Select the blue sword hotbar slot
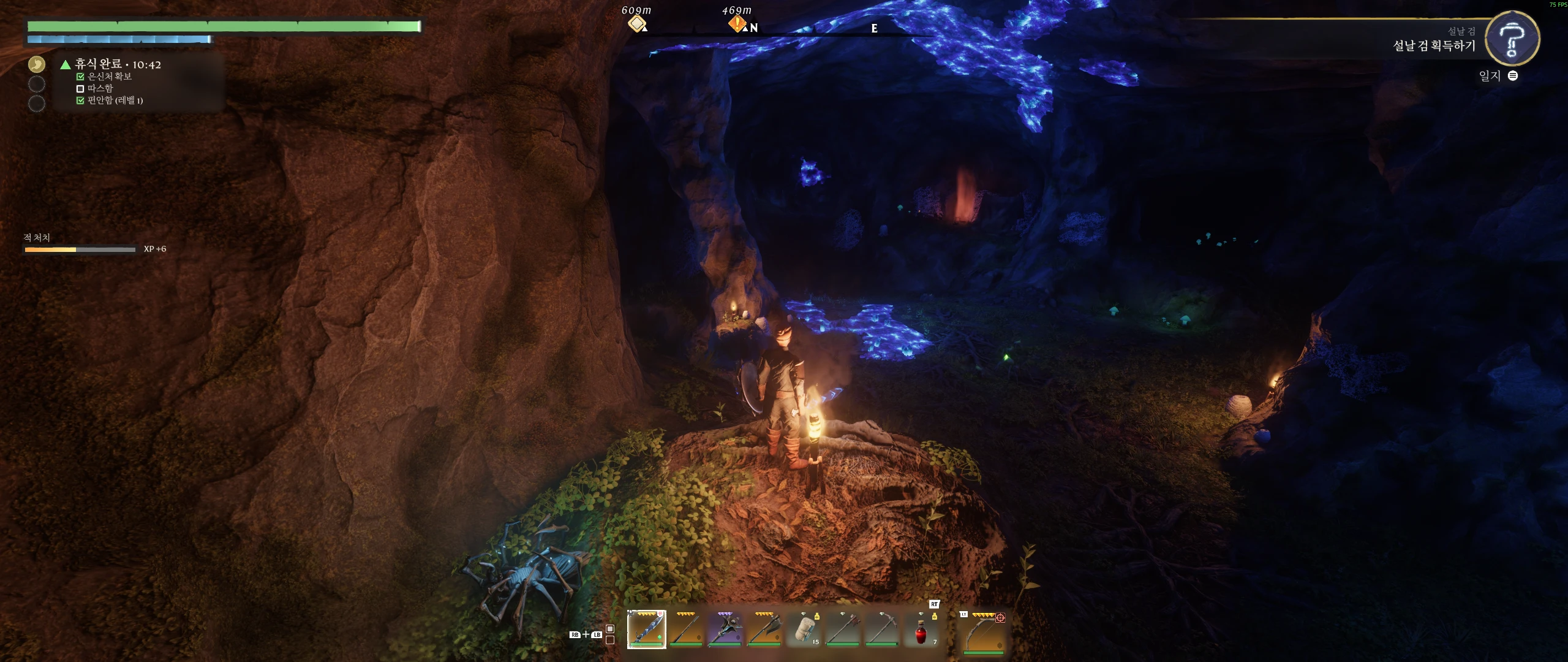Viewport: 1568px width, 662px height. pos(646,630)
